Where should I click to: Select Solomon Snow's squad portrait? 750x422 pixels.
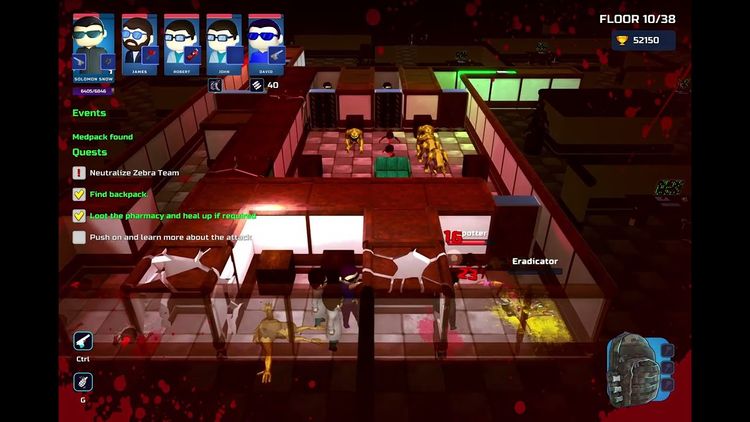coord(93,38)
